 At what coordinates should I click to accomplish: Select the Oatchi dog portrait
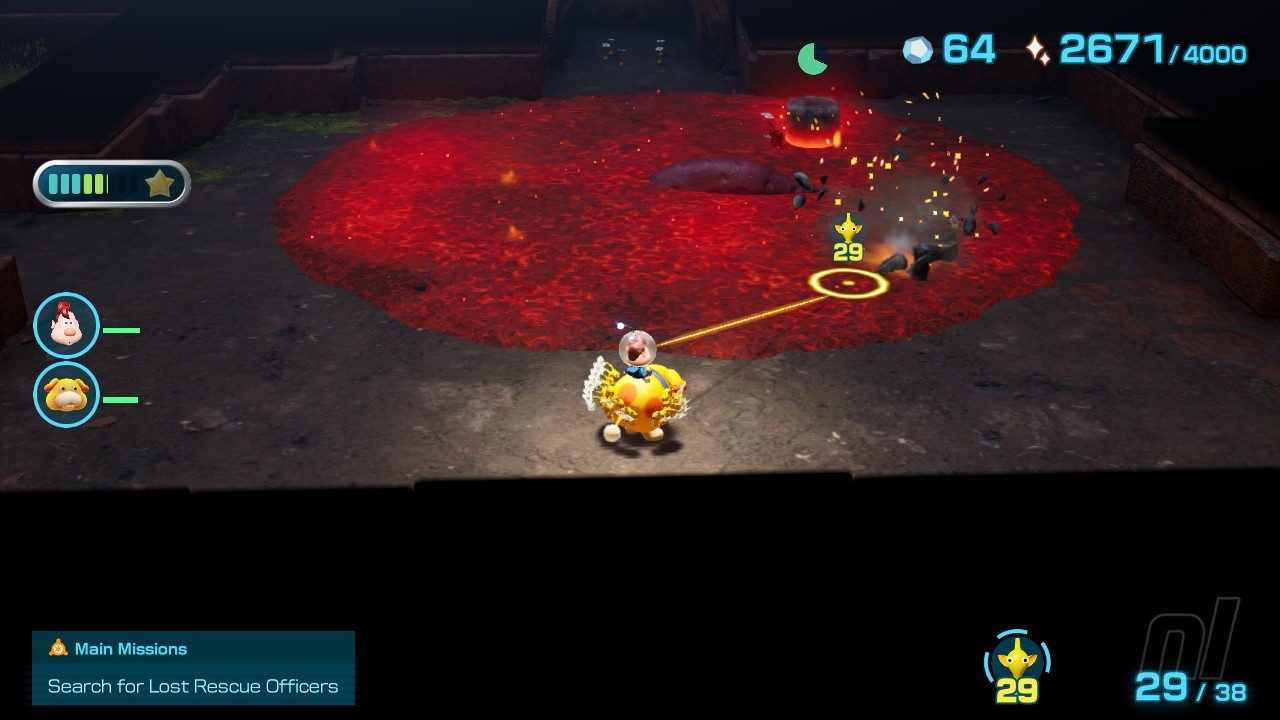66,395
